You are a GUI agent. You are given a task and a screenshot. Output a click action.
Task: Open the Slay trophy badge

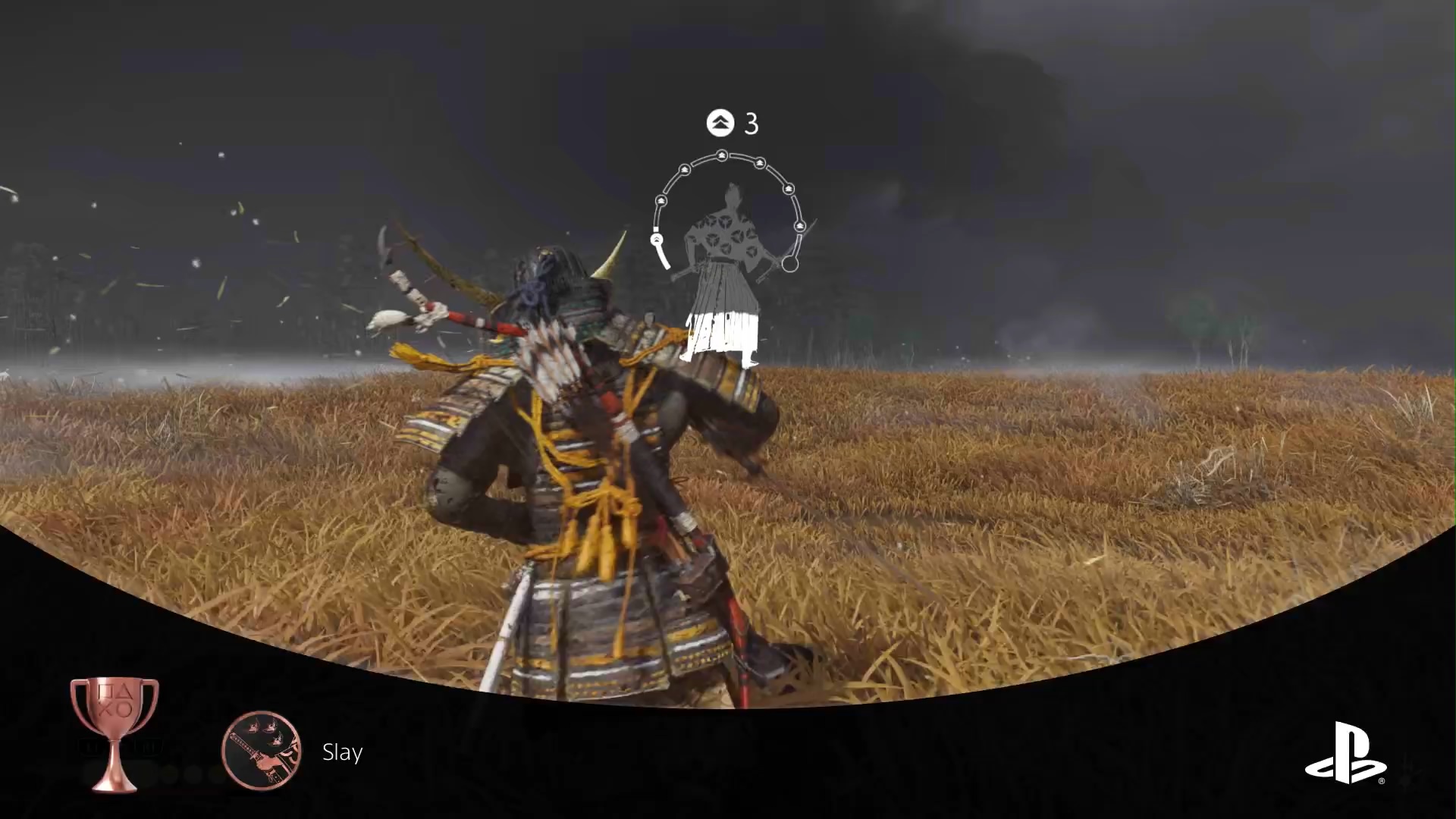point(262,751)
